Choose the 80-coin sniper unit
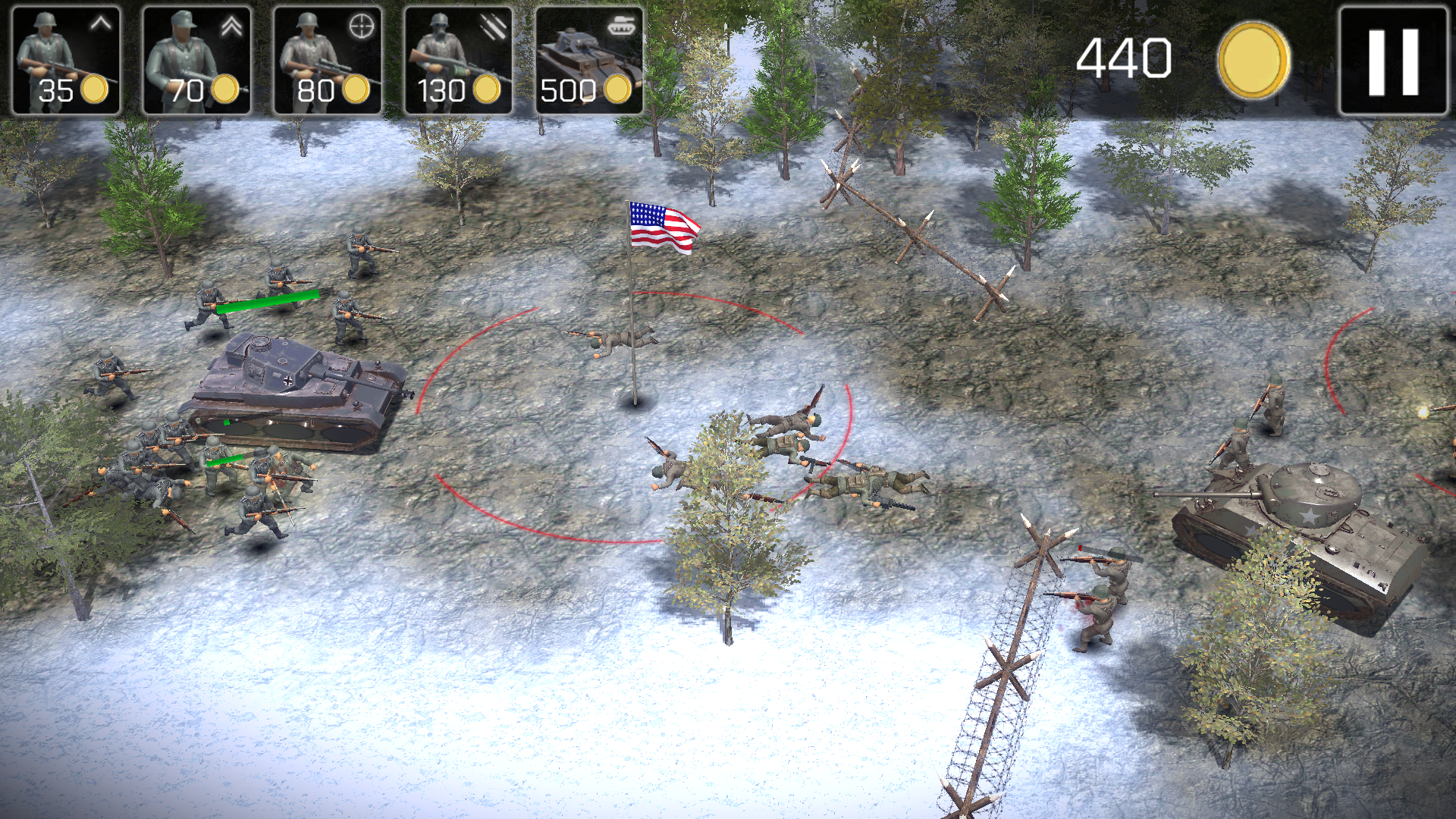 (328, 61)
